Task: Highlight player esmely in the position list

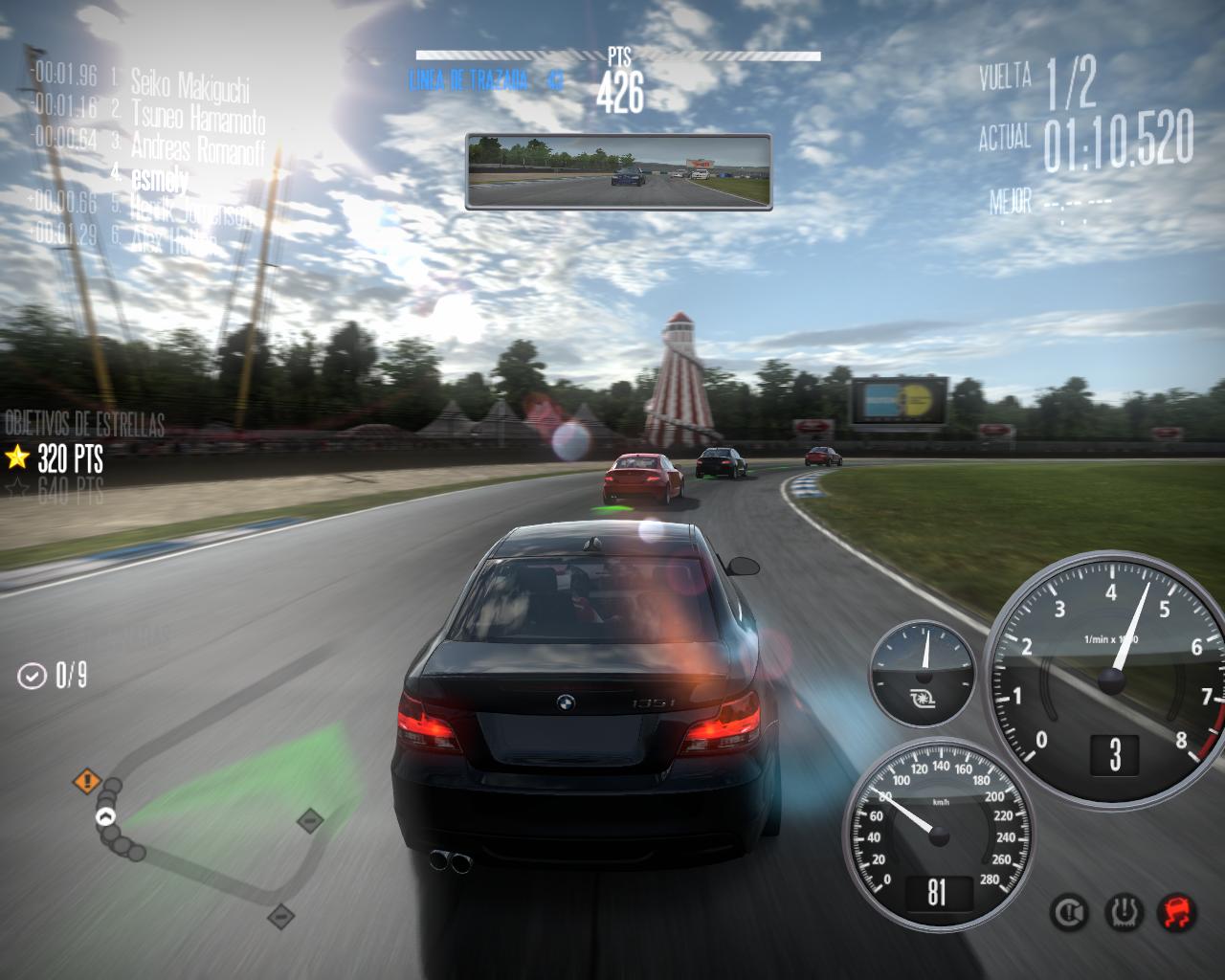Action: point(160,177)
